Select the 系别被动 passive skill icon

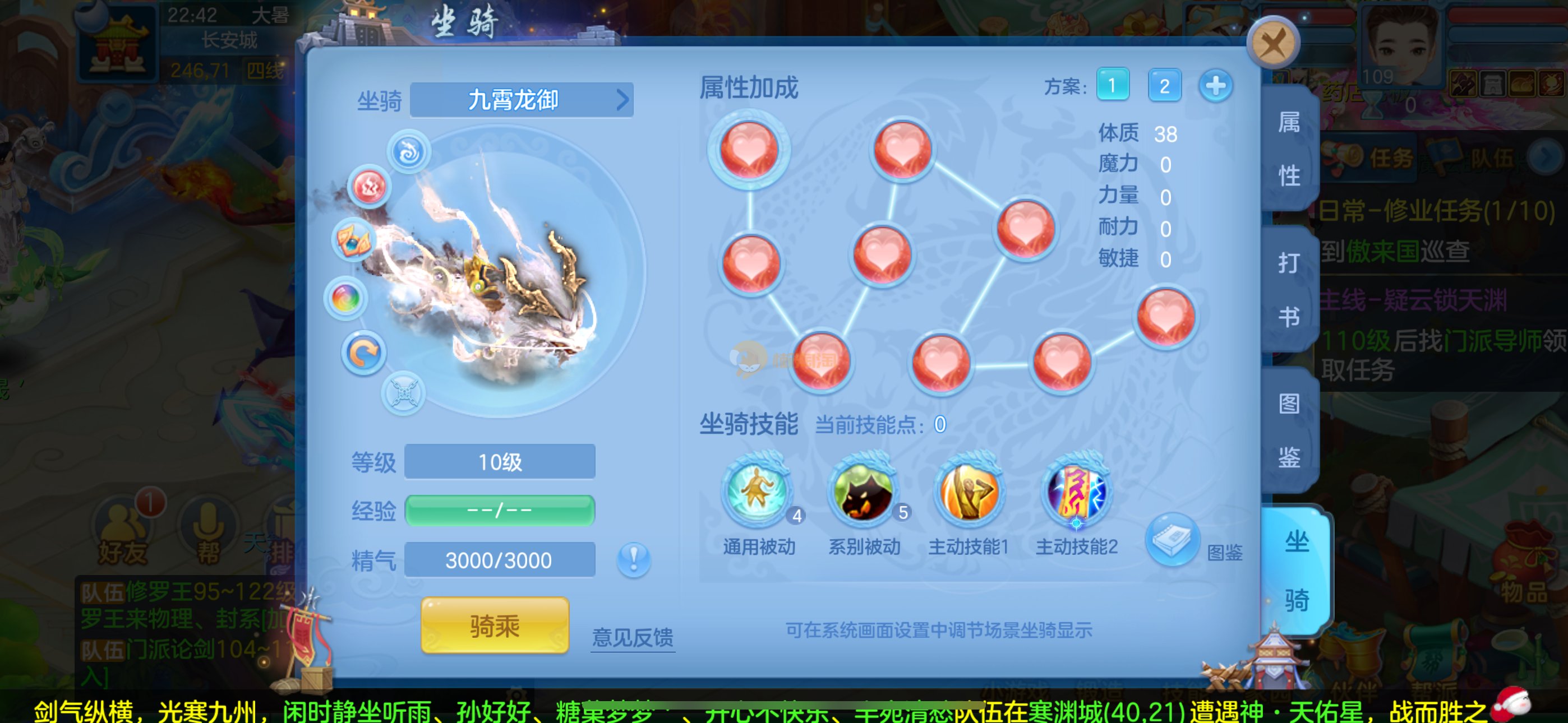click(863, 492)
